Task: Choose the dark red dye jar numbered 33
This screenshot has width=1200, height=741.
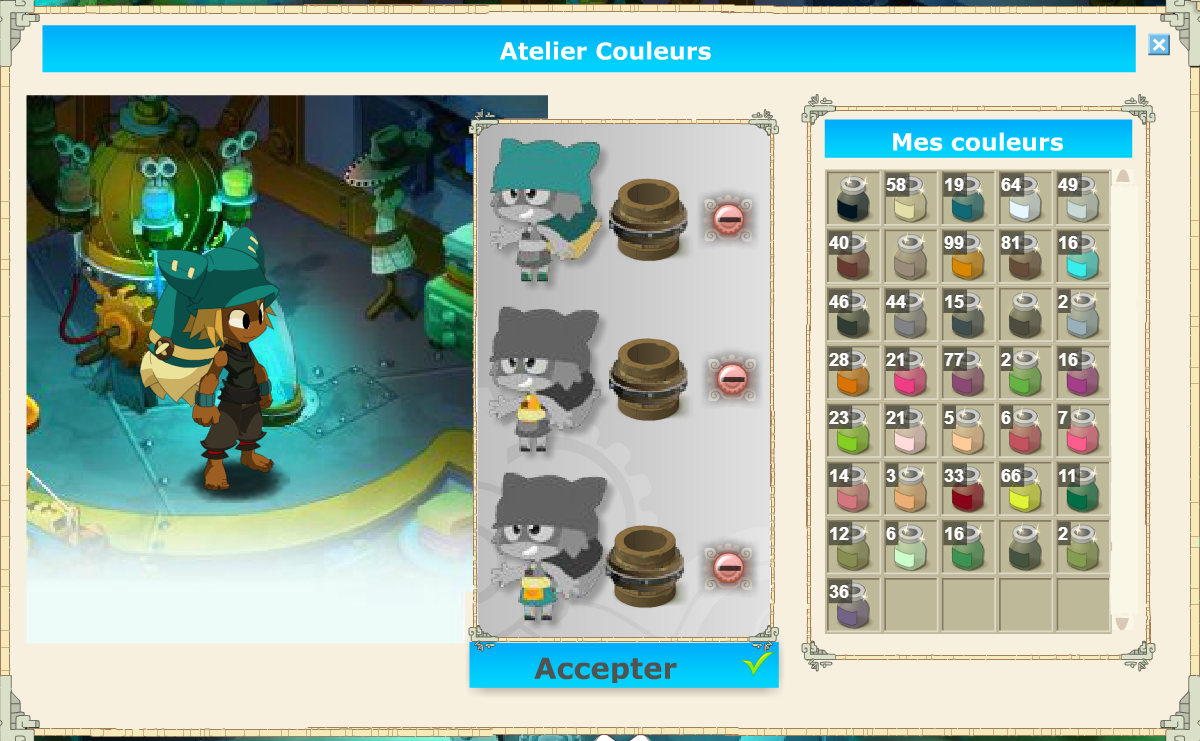Action: (968, 489)
